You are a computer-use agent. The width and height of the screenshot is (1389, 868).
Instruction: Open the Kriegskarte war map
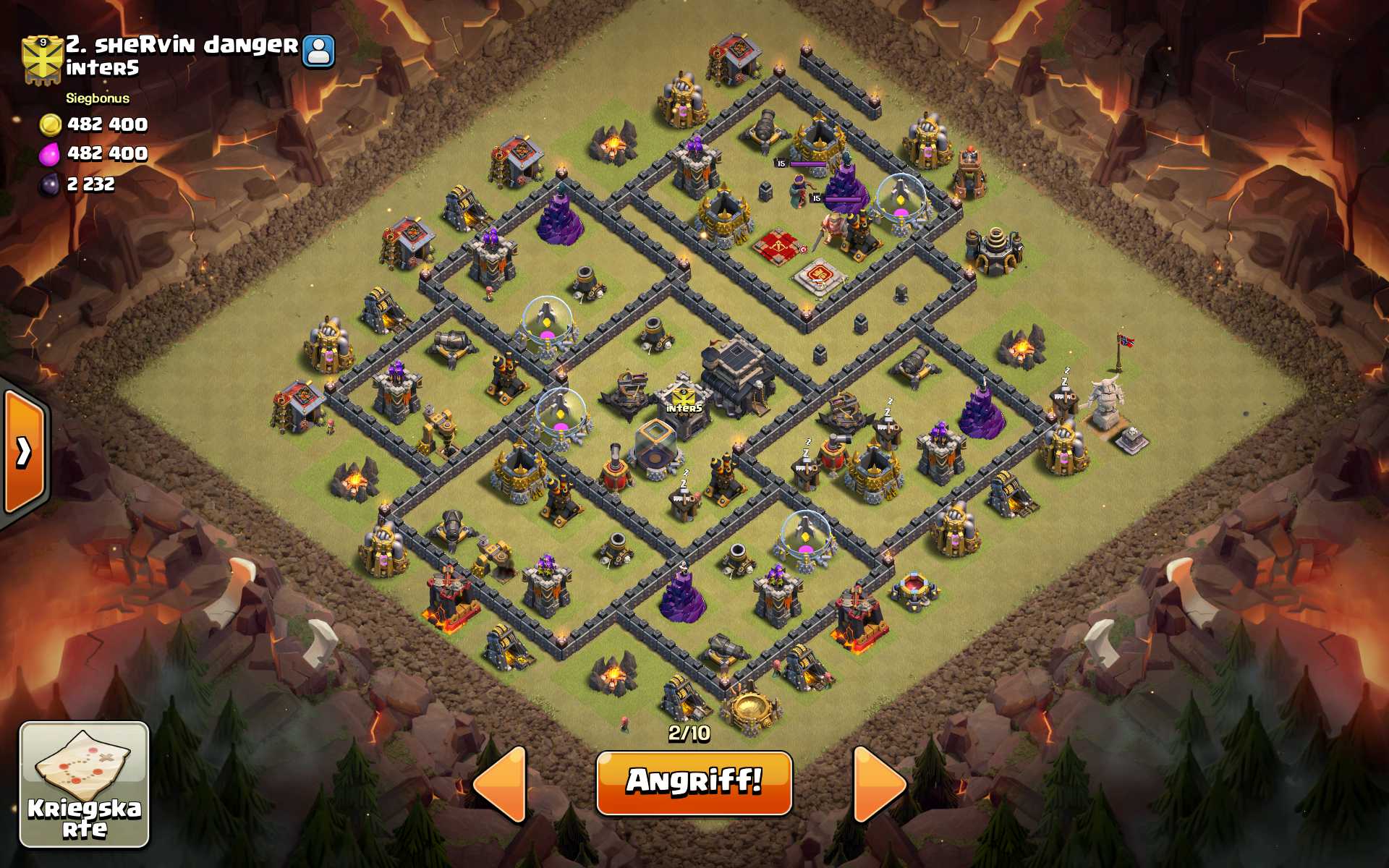point(84,784)
